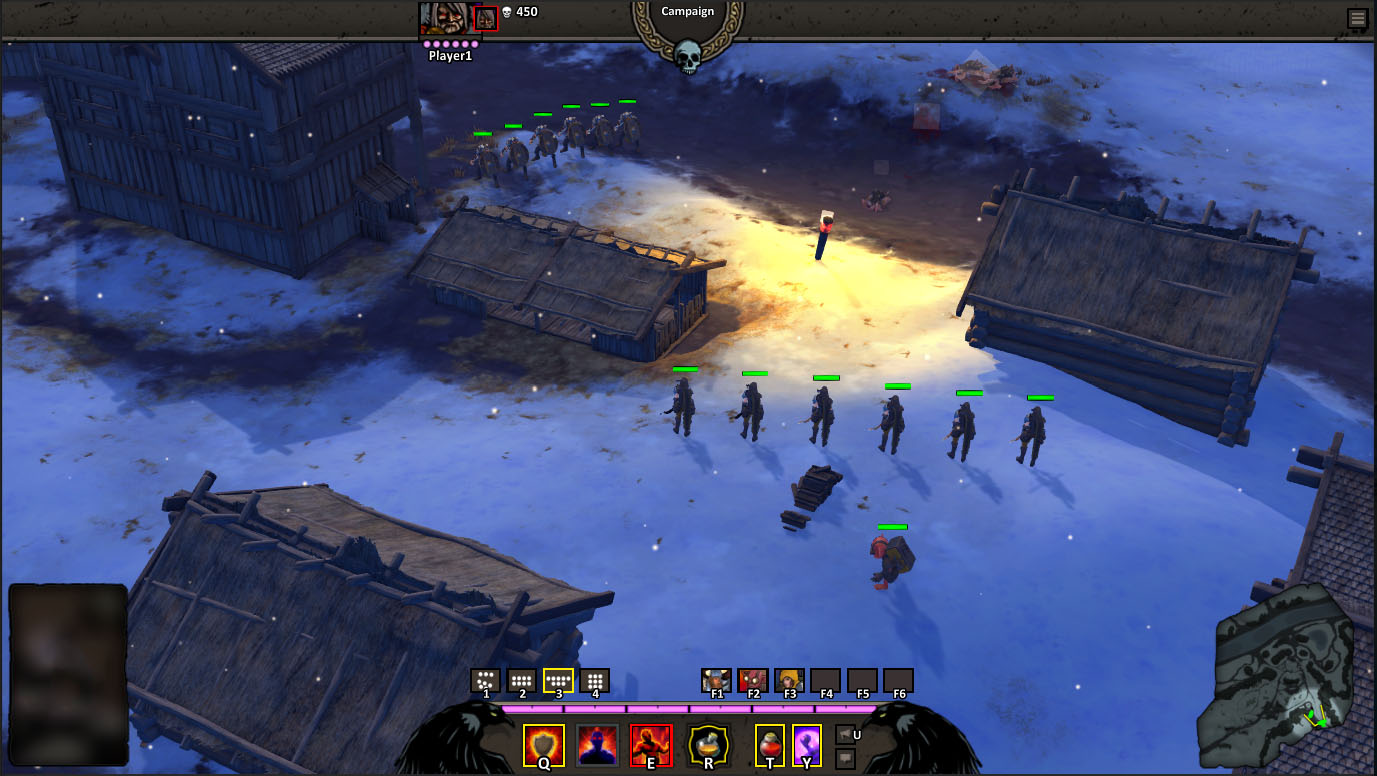Select the Player1 hero portrait

(445, 18)
